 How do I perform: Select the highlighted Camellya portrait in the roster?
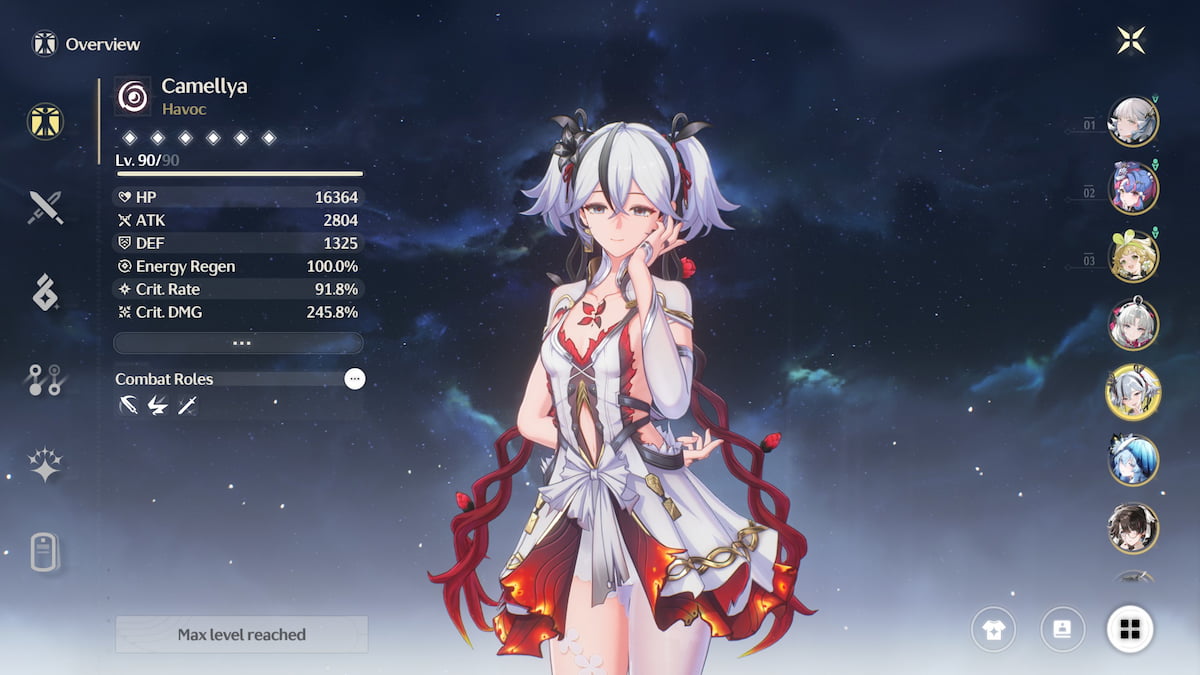(1133, 392)
